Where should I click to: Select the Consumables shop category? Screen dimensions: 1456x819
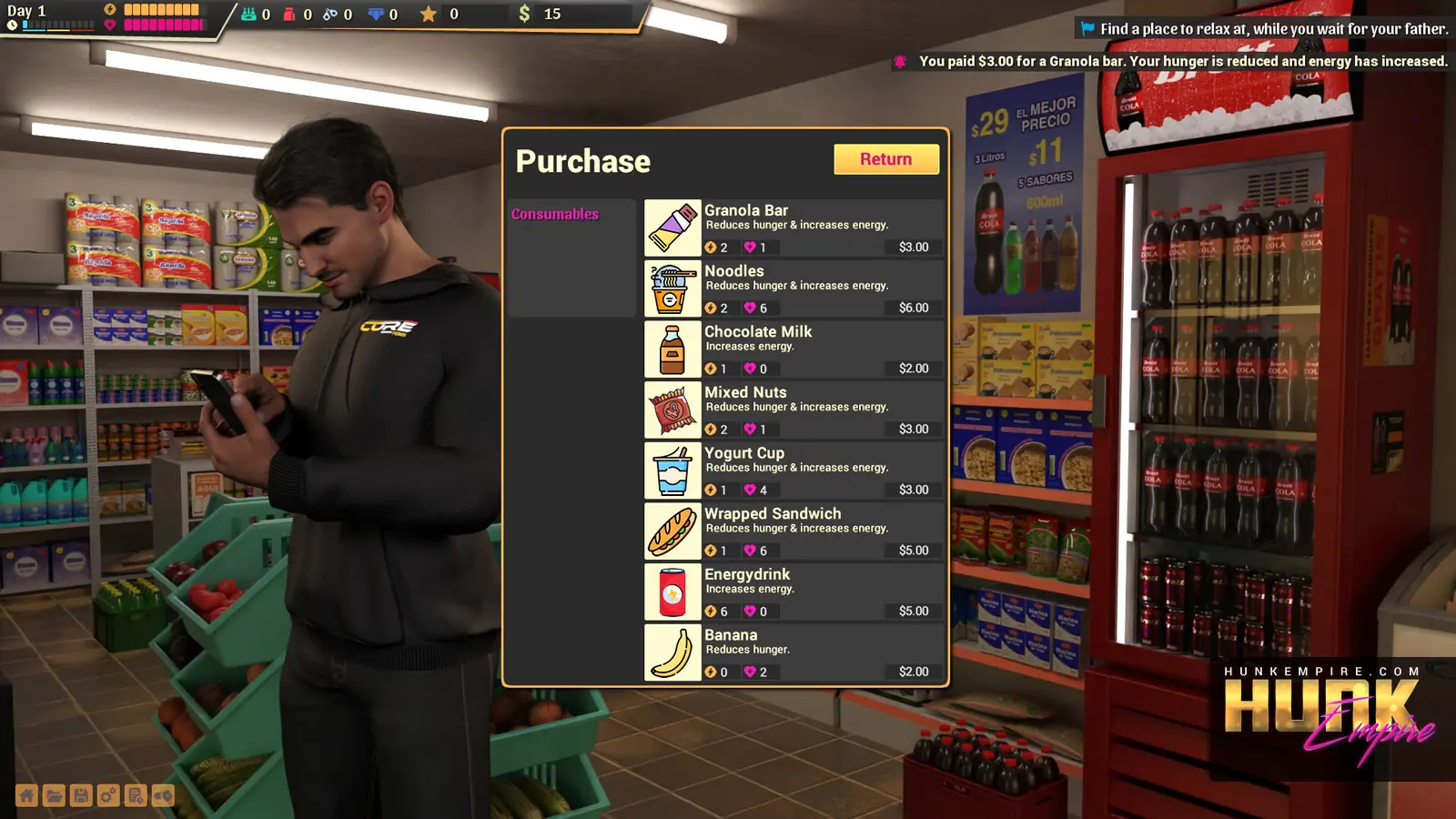(x=555, y=214)
